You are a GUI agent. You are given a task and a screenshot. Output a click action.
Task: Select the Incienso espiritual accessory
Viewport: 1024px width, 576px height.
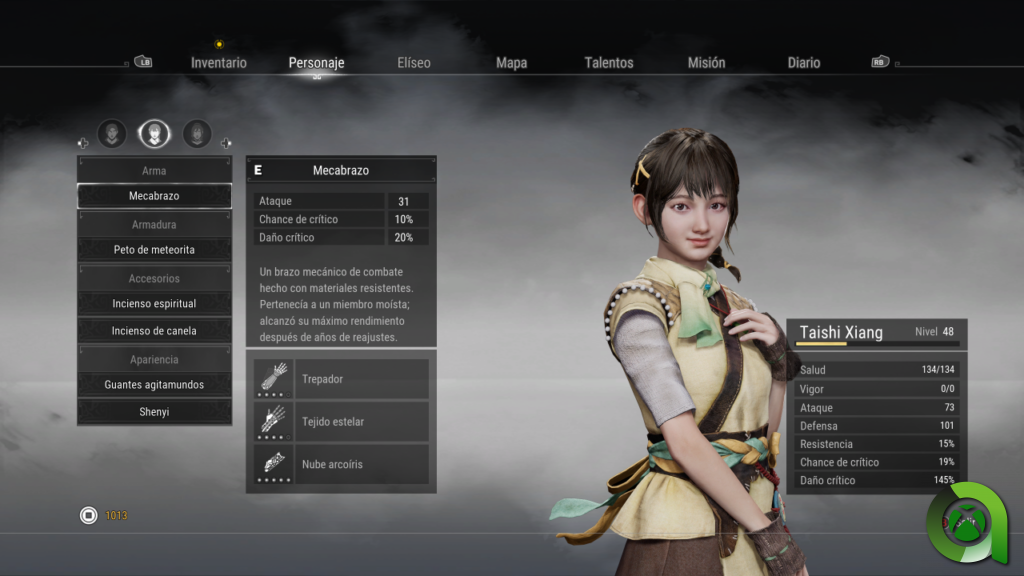click(154, 303)
